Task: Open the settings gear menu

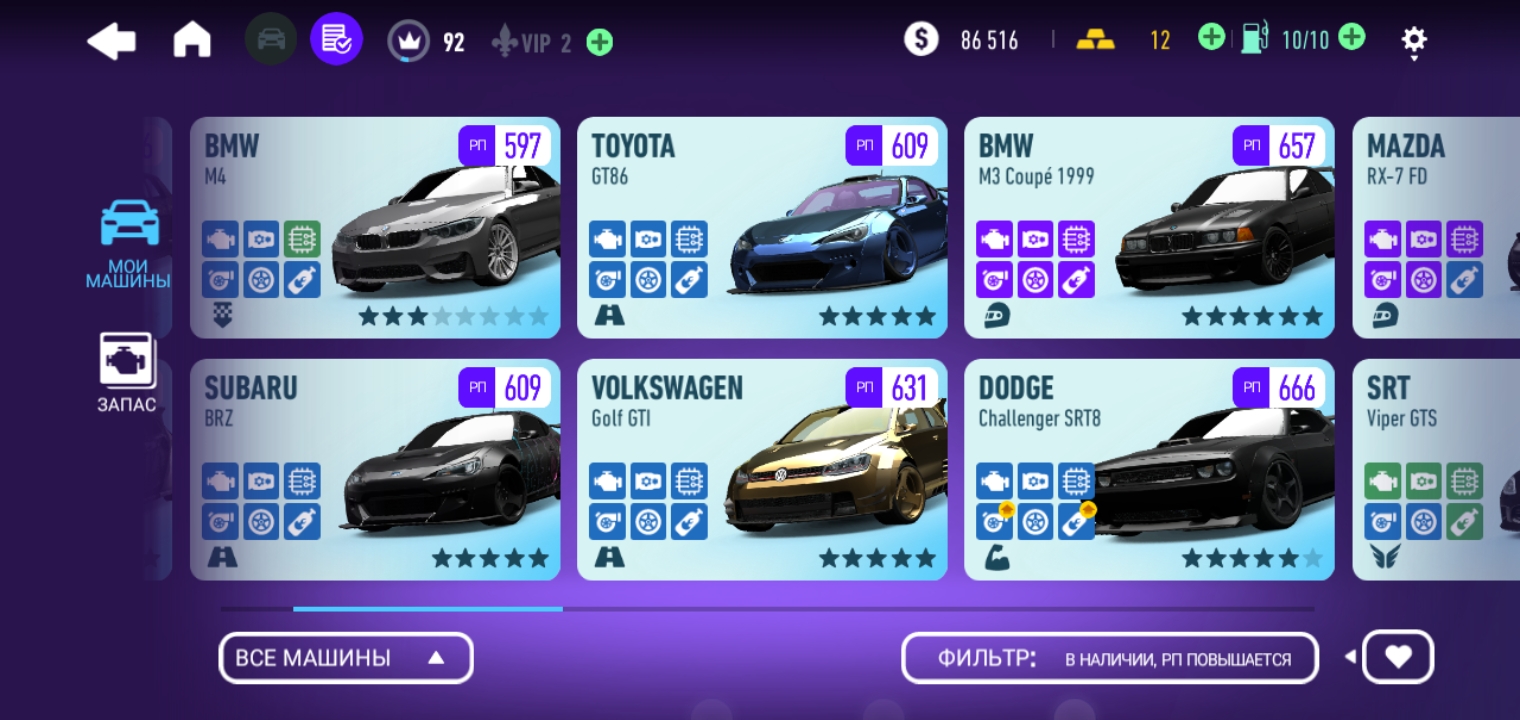Action: 1413,40
